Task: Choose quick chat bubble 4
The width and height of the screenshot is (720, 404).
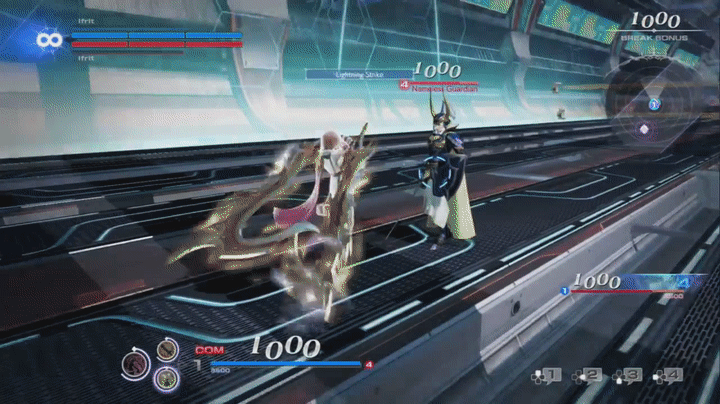Action: pyautogui.click(x=667, y=376)
